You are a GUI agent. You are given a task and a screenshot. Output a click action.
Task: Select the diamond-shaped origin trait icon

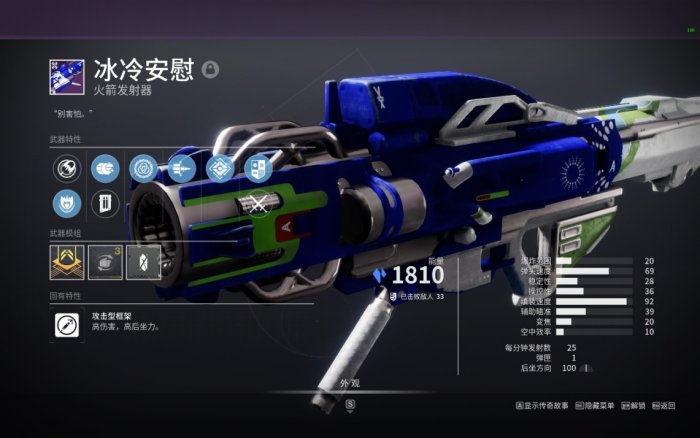(220, 167)
